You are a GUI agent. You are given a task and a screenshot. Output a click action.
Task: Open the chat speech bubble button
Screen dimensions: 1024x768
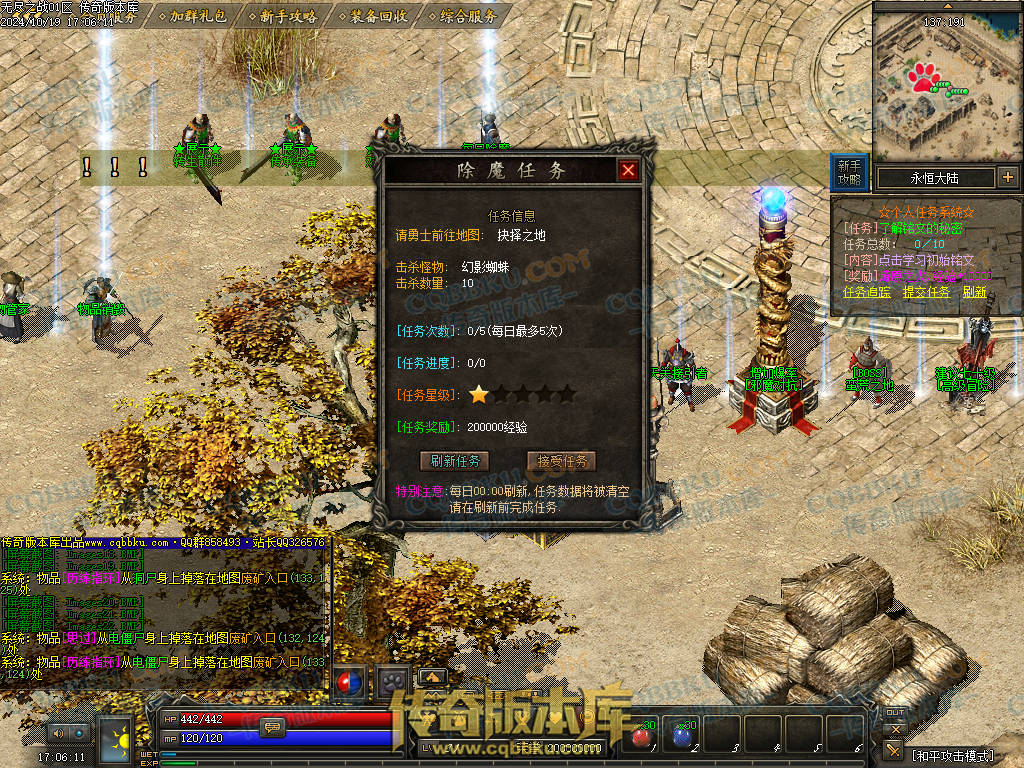[271, 727]
